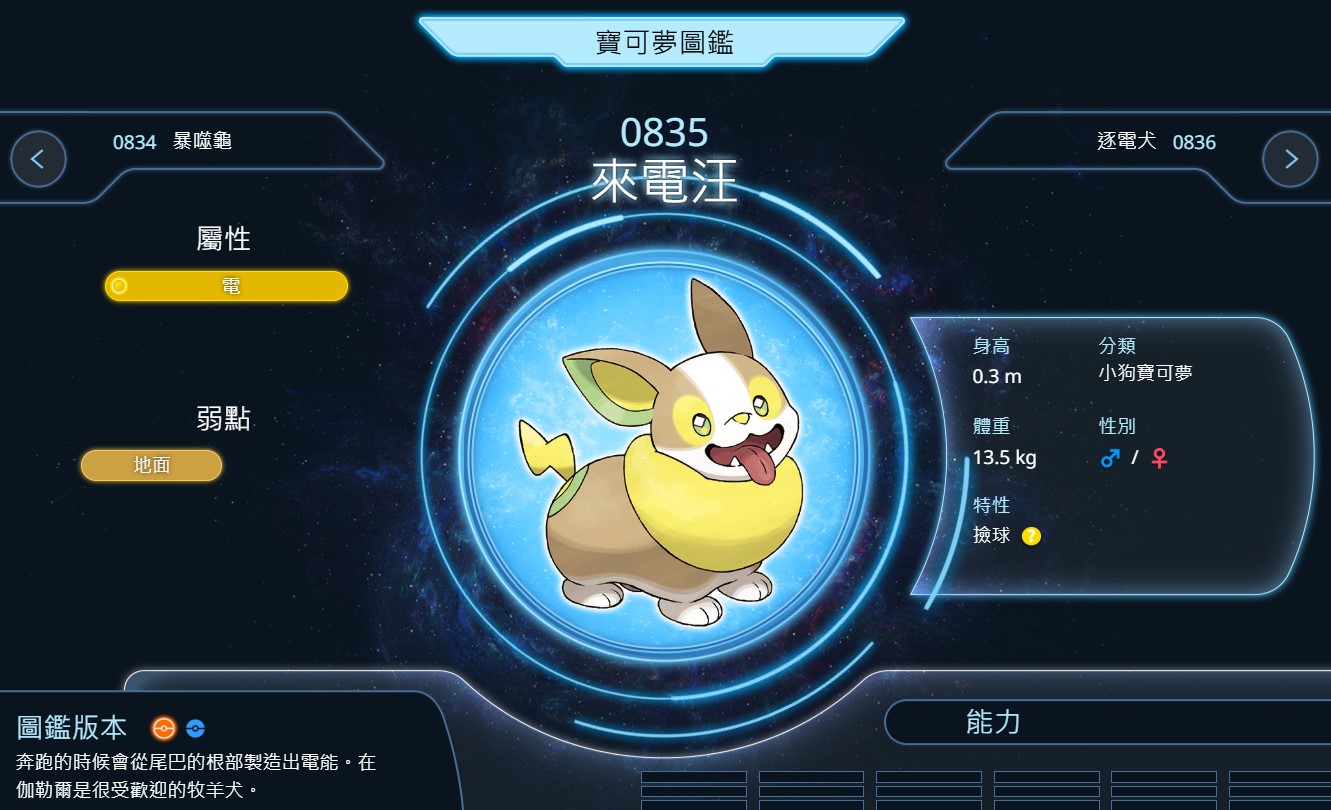Select the 地面 weakness badge
The height and width of the screenshot is (810, 1331).
[x=152, y=465]
